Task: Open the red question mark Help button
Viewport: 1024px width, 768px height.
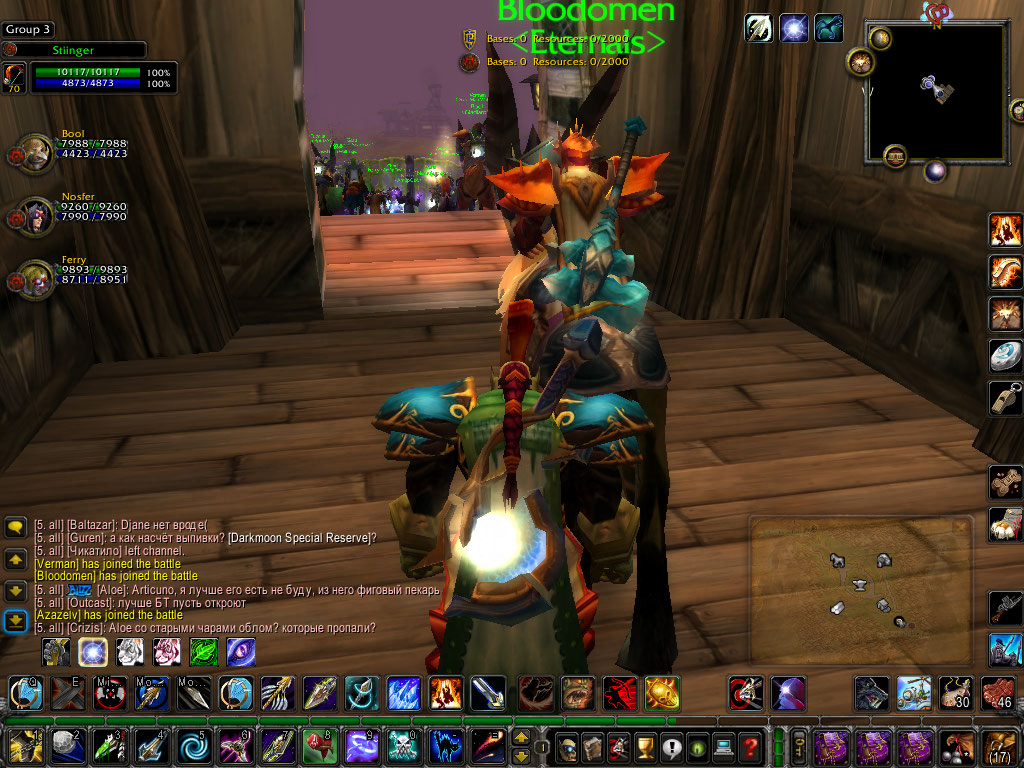Action: pos(750,746)
